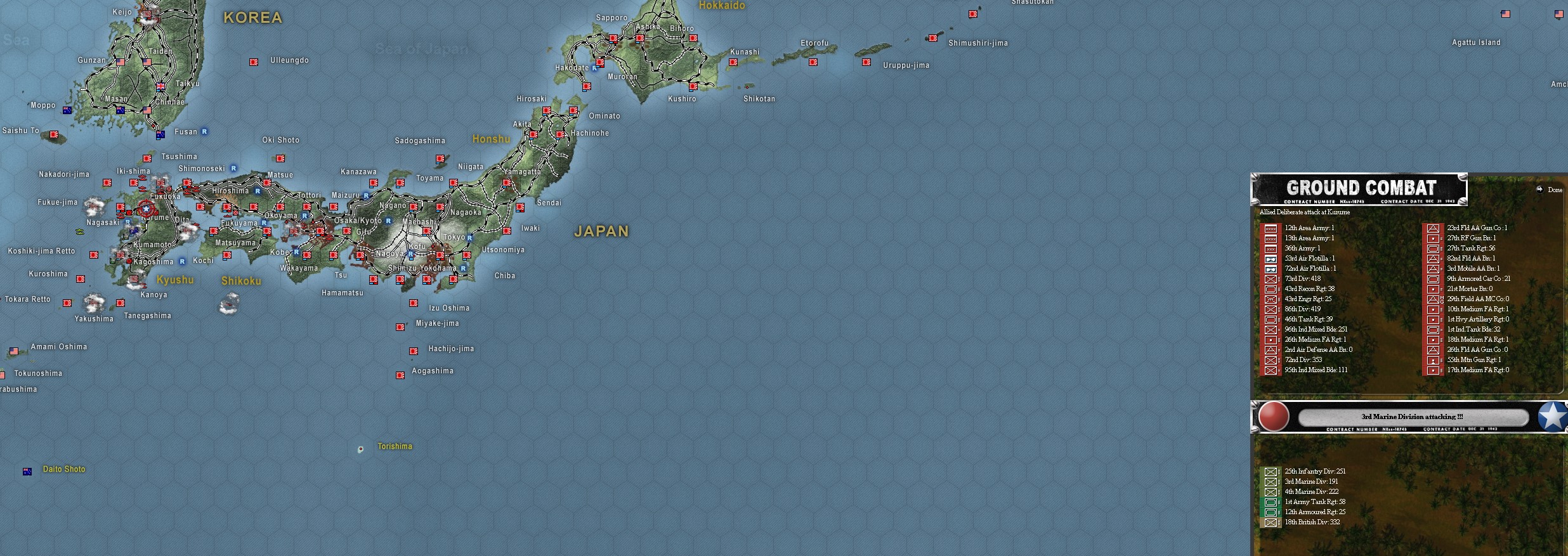The image size is (1568, 556).
Task: Select the 3rd Marine Div counter icon
Action: [1271, 481]
